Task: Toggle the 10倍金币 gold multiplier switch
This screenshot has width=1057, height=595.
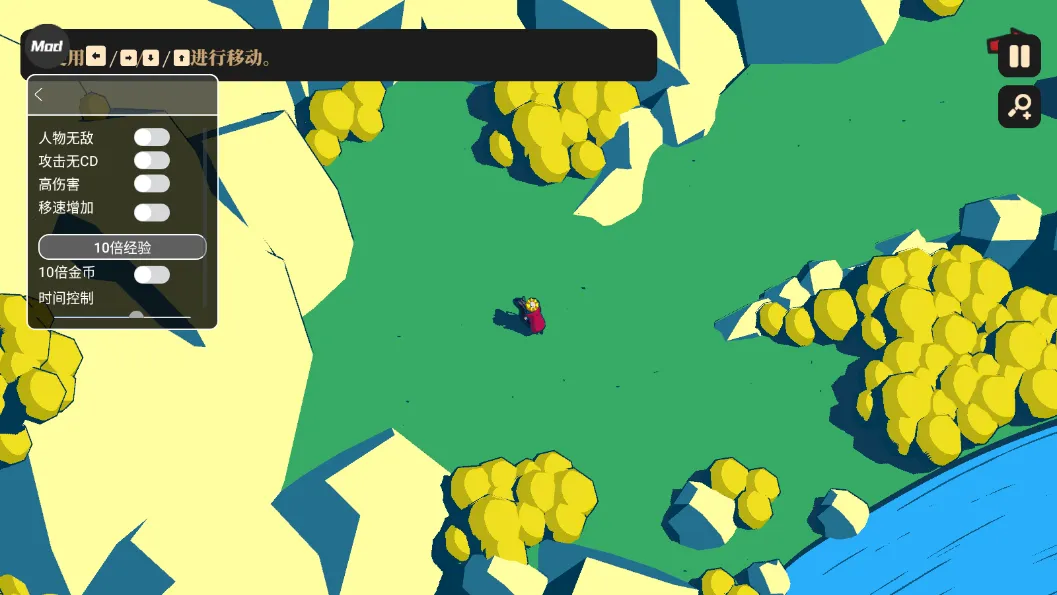Action: 152,274
